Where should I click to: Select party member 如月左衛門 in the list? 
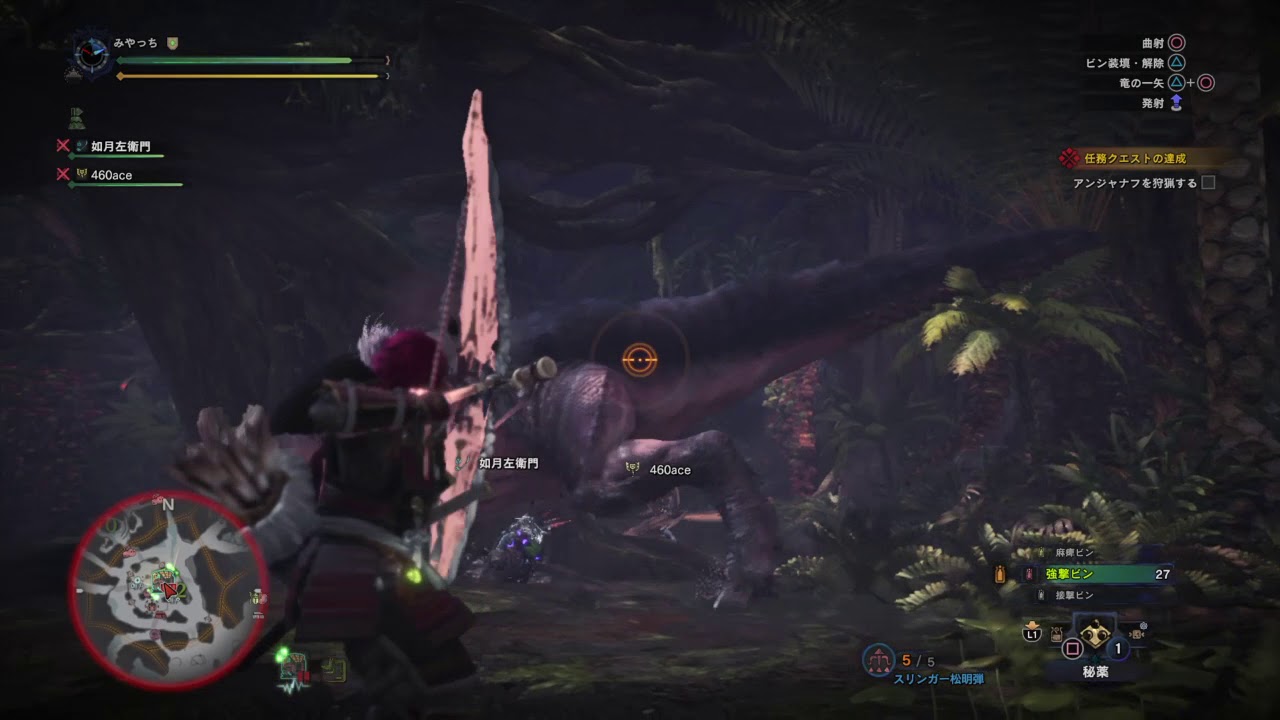(x=119, y=147)
